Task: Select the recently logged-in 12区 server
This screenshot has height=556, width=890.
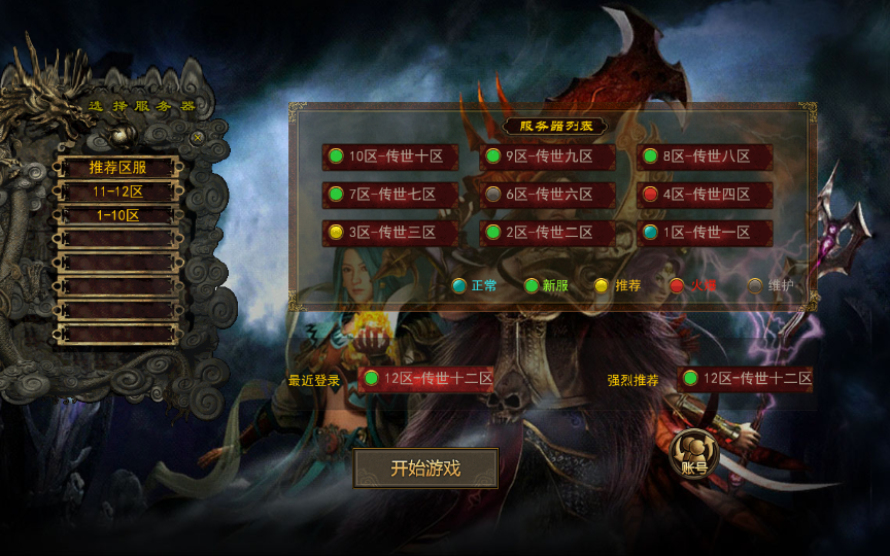Action: coord(427,379)
